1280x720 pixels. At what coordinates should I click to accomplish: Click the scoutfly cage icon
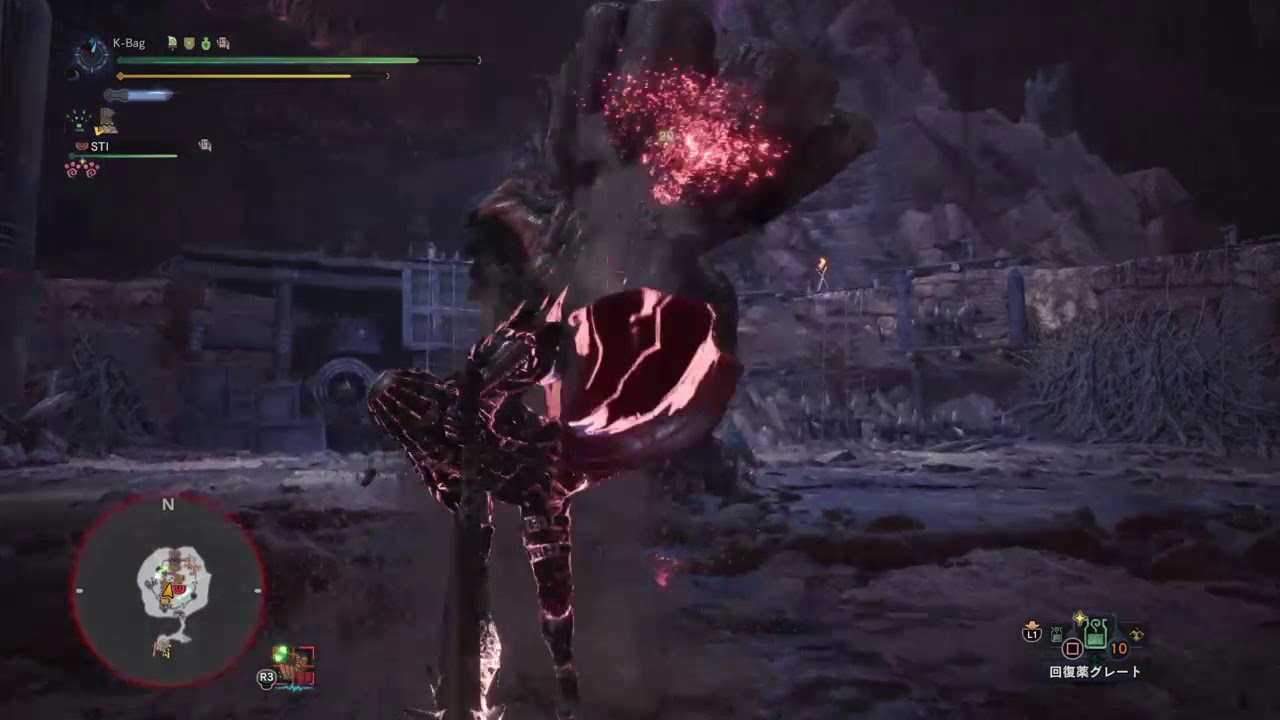(77, 121)
